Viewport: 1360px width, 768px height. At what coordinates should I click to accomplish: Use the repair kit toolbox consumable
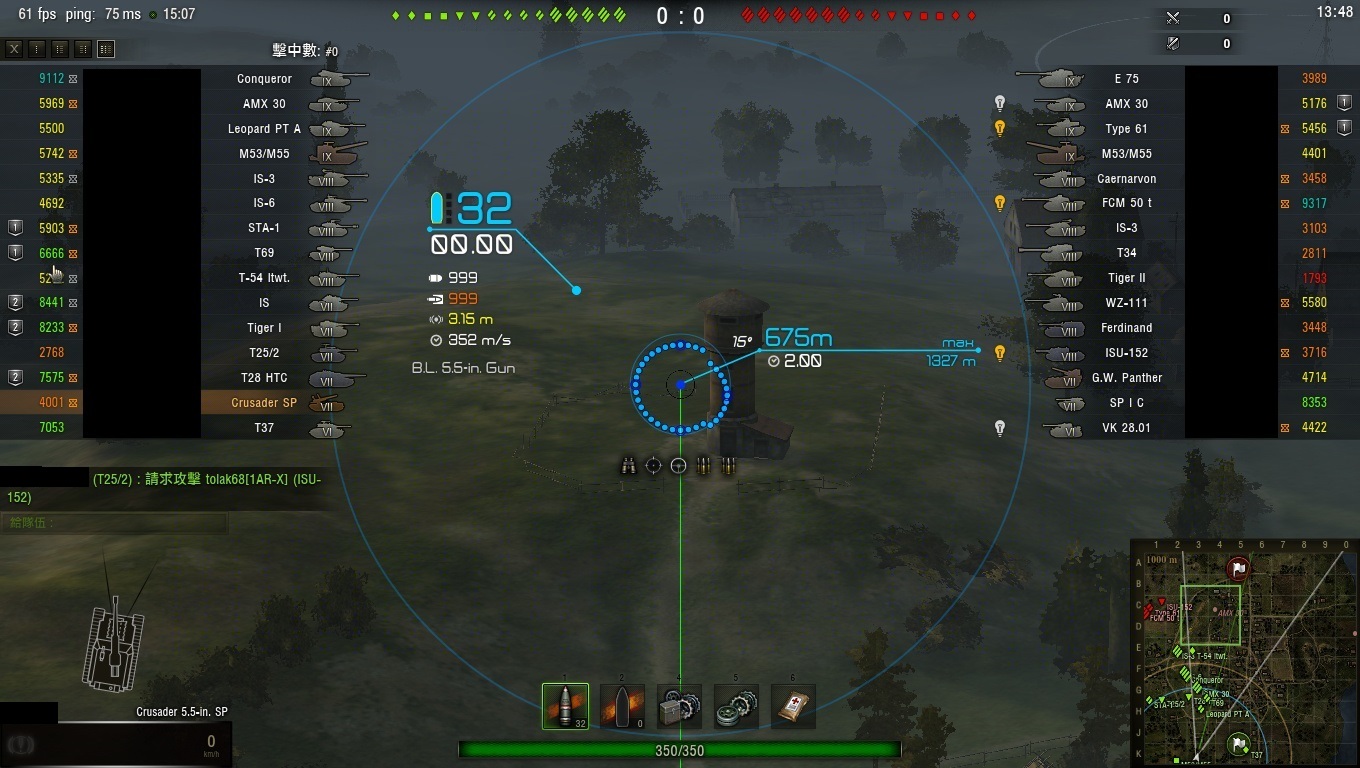[x=680, y=706]
